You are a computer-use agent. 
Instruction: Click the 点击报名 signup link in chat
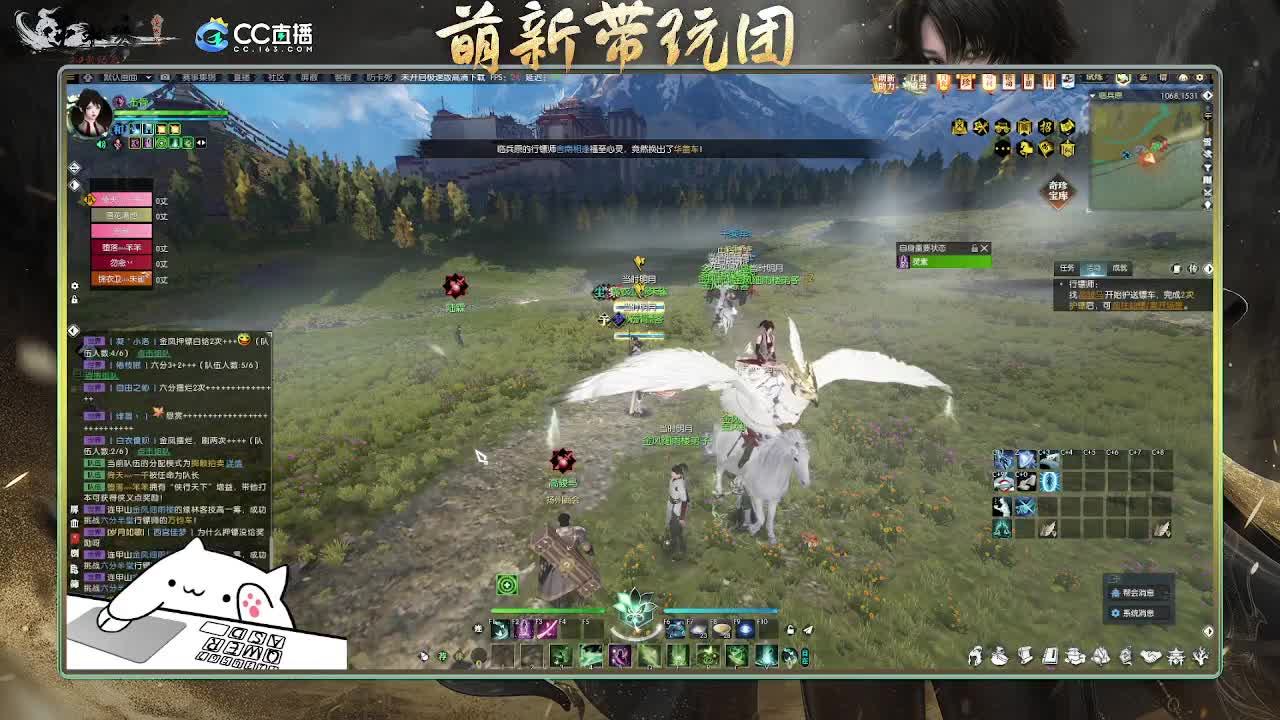152,350
